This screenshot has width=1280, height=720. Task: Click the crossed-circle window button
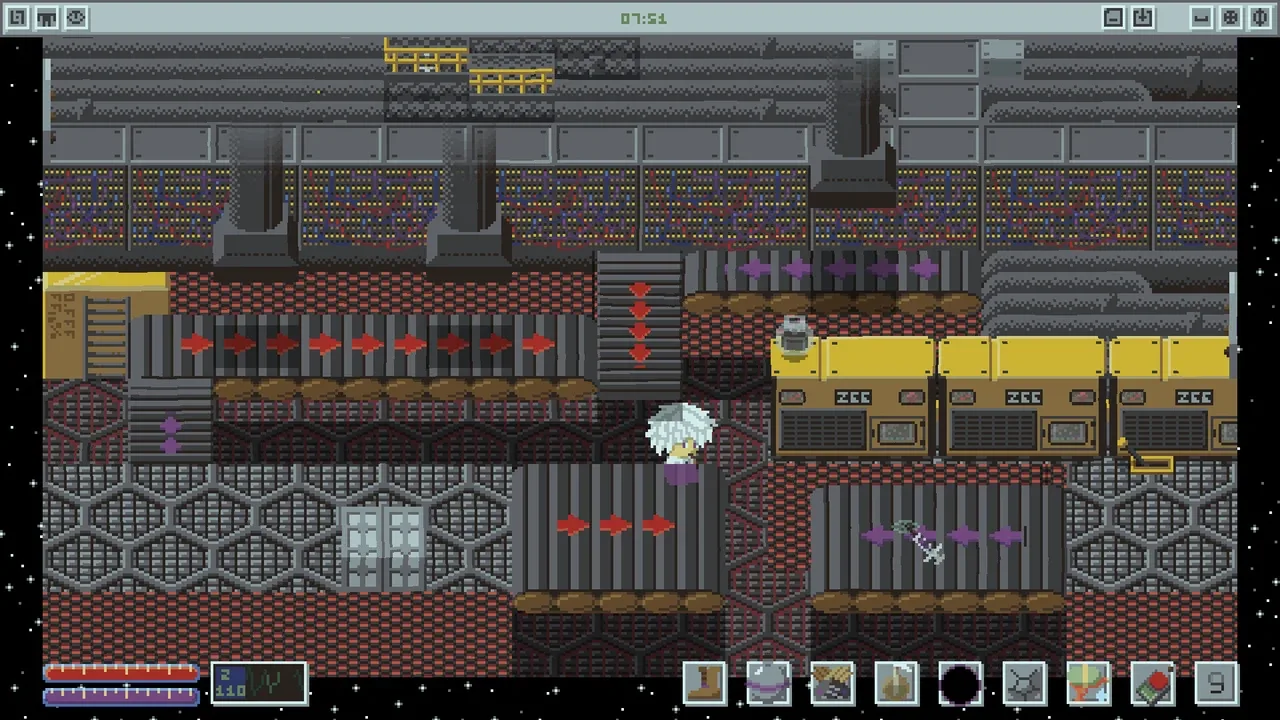pyautogui.click(x=1231, y=18)
